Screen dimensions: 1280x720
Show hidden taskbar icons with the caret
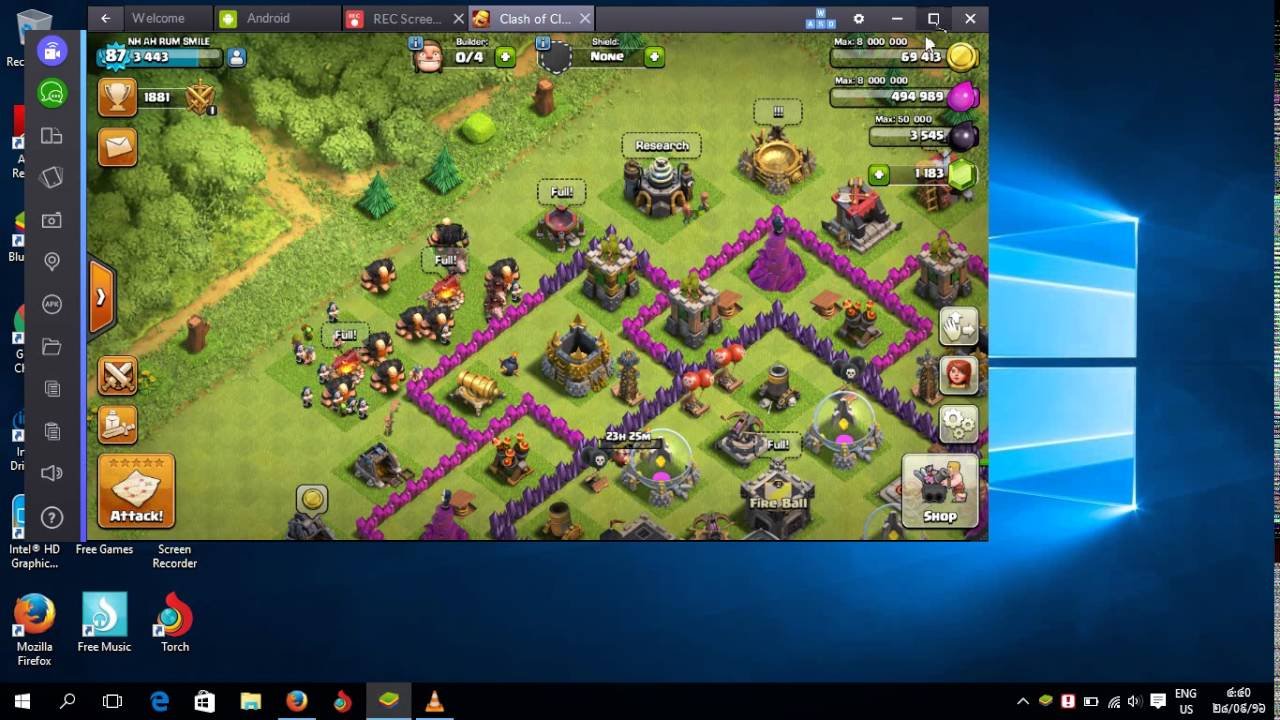click(1023, 701)
